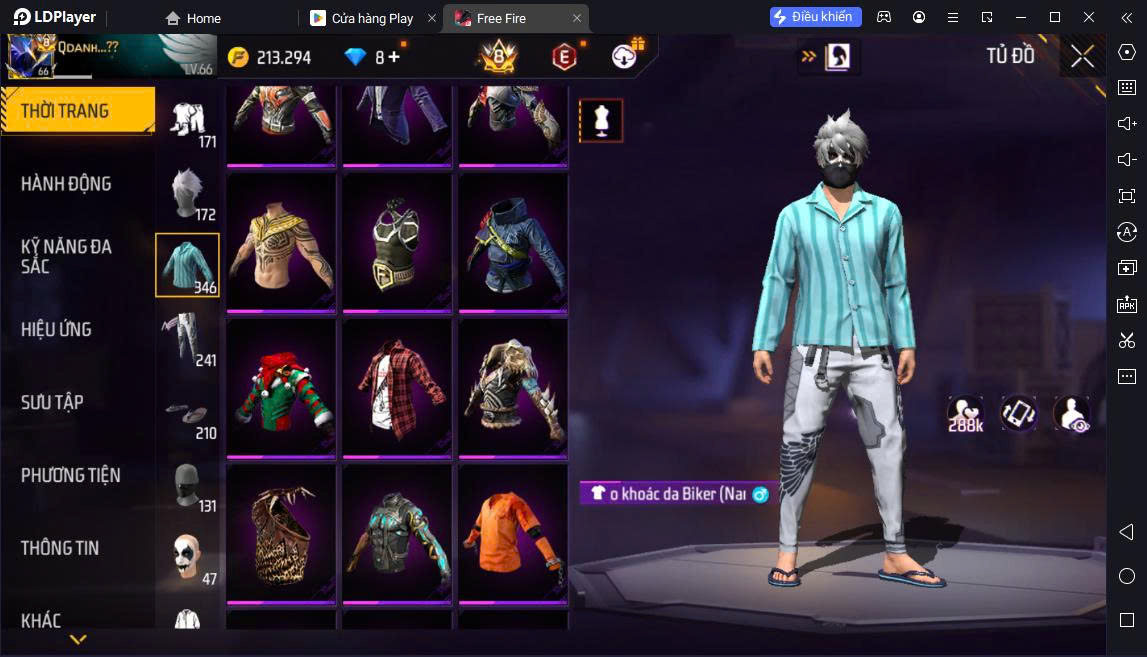Switch to the Cửa hàng Play tab
1147x657 pixels.
pyautogui.click(x=372, y=18)
